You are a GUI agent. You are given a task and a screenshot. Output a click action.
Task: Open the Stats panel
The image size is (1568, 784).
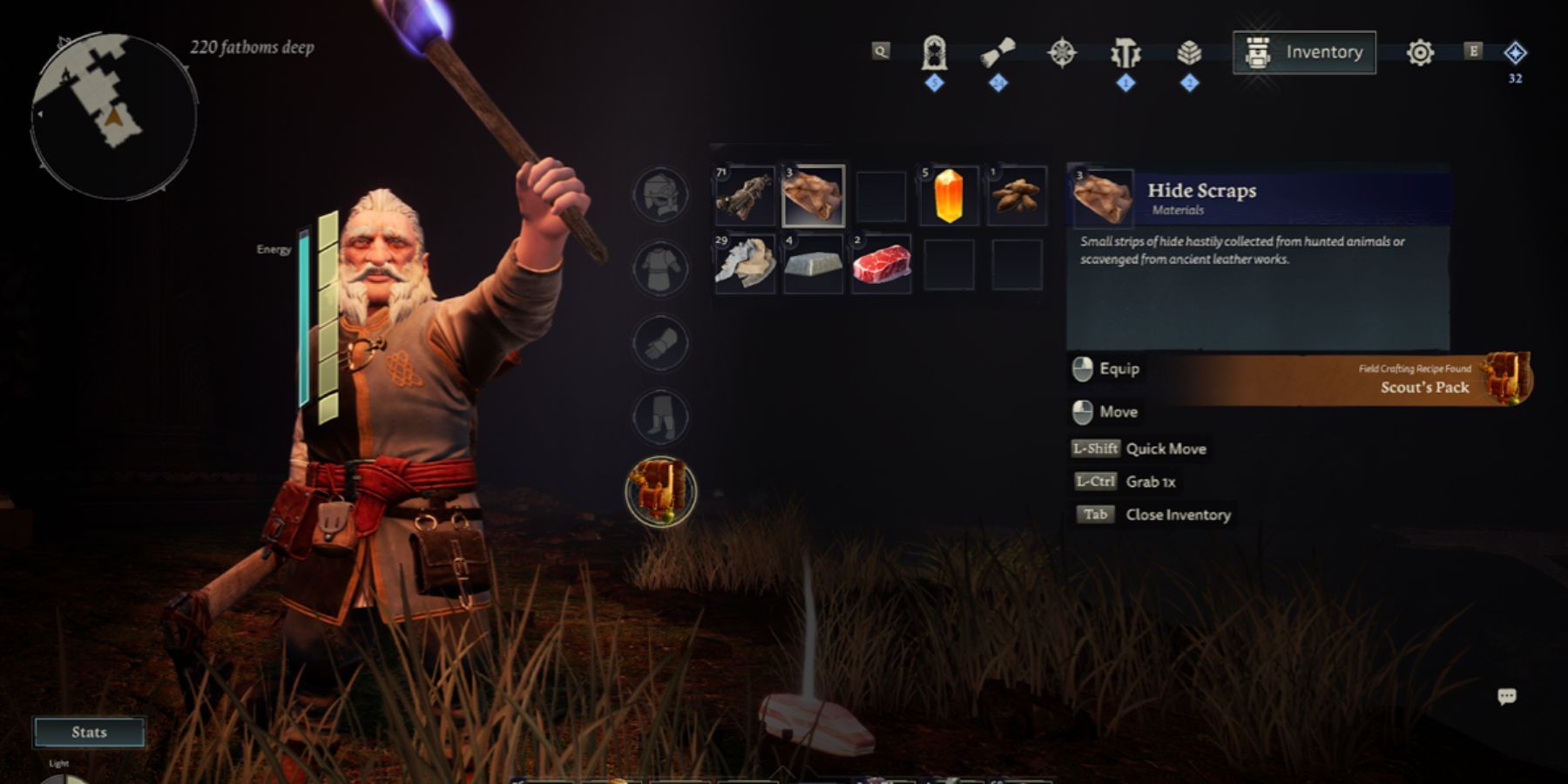pos(90,732)
